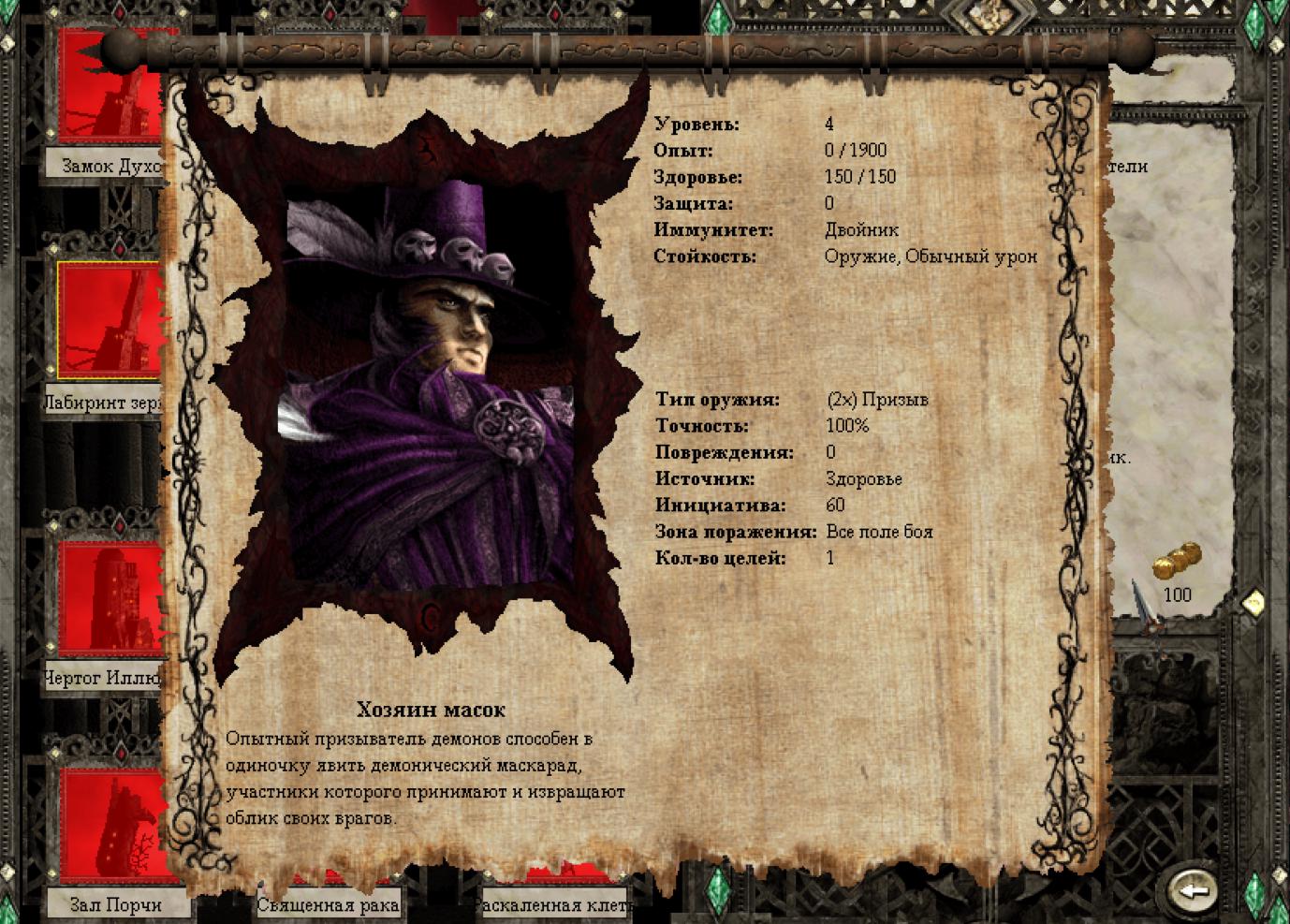Choose the Раскаленная клеть building label

[553, 905]
